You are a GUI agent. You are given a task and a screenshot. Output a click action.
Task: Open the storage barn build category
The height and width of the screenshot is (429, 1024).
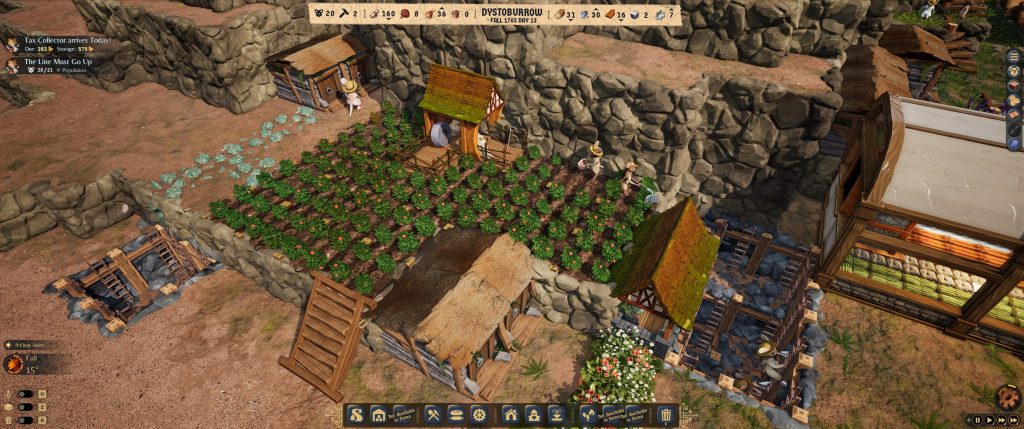(379, 414)
